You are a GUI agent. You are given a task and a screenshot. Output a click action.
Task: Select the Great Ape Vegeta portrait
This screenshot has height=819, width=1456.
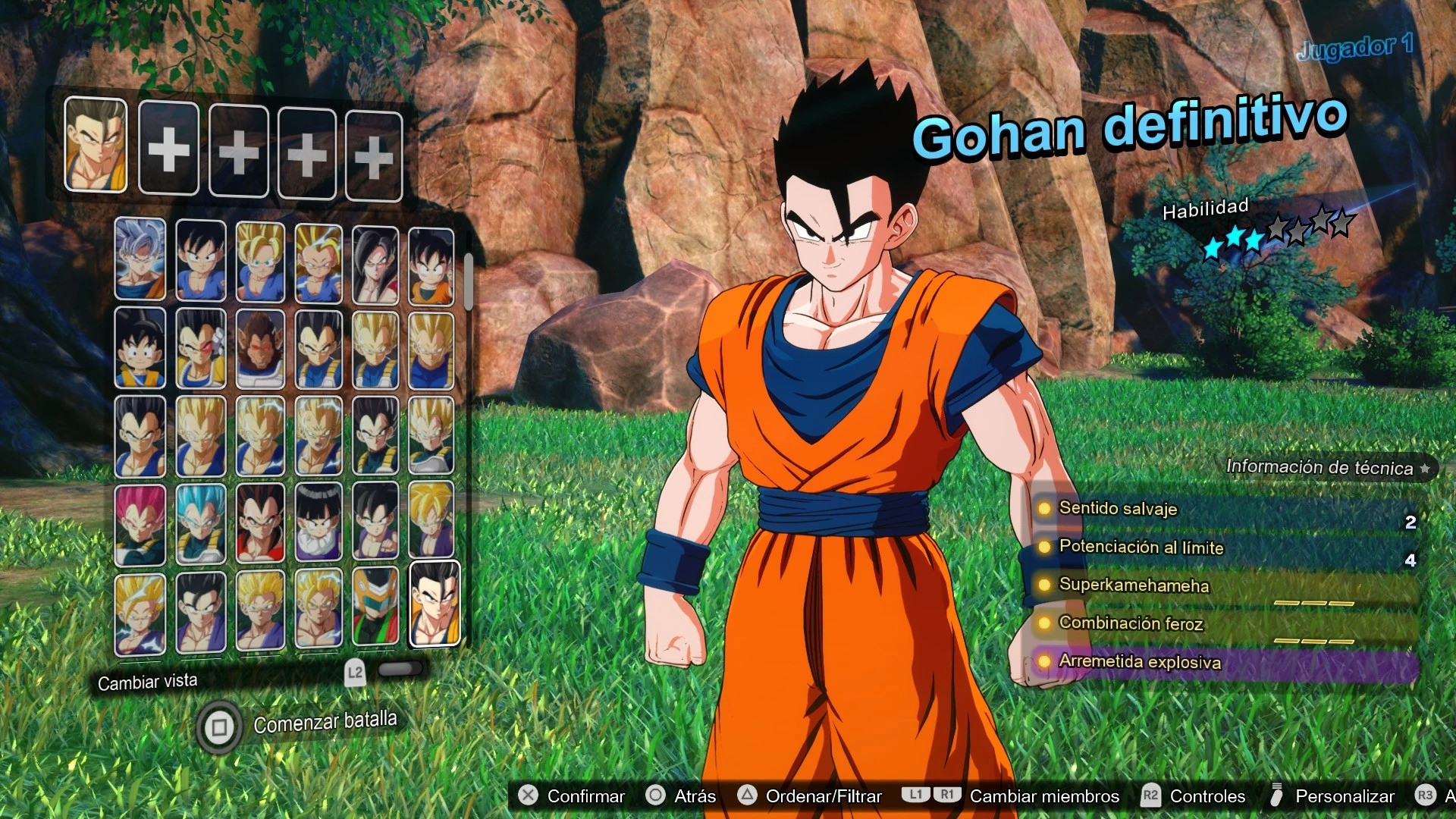point(261,351)
